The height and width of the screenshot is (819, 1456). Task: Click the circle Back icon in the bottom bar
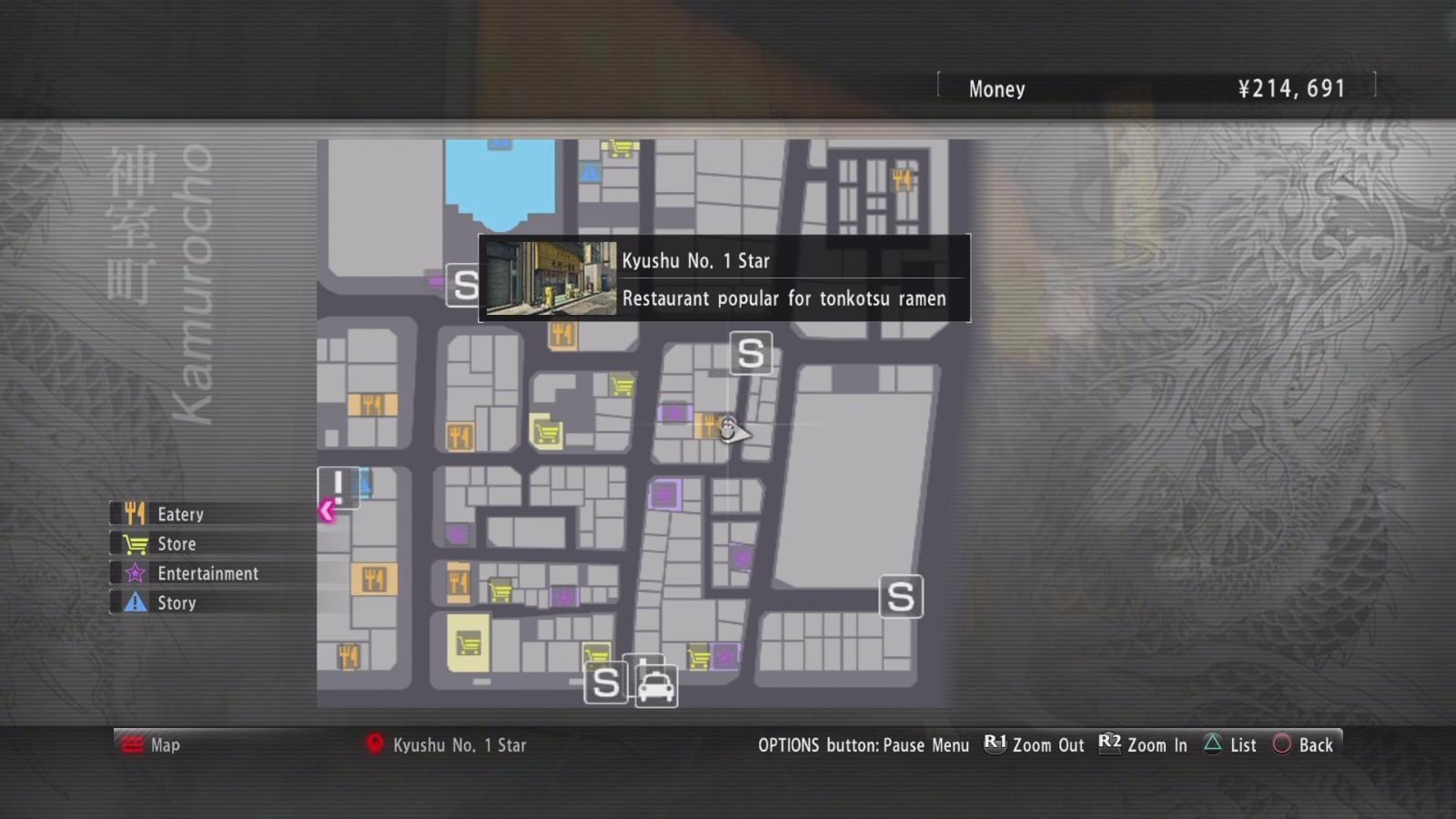tap(1283, 744)
